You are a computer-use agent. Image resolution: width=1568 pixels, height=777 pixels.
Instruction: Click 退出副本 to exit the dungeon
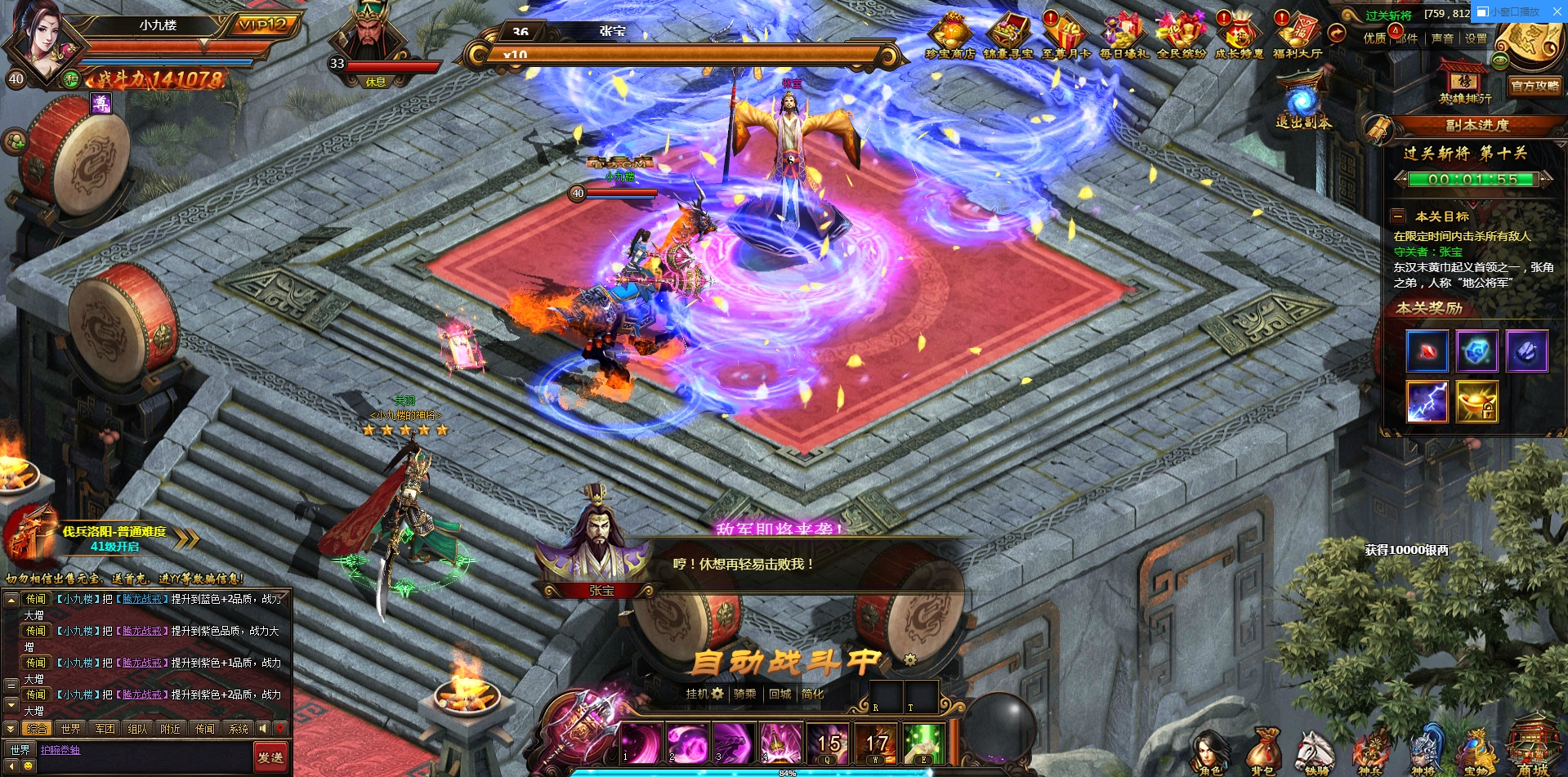pos(1303,106)
